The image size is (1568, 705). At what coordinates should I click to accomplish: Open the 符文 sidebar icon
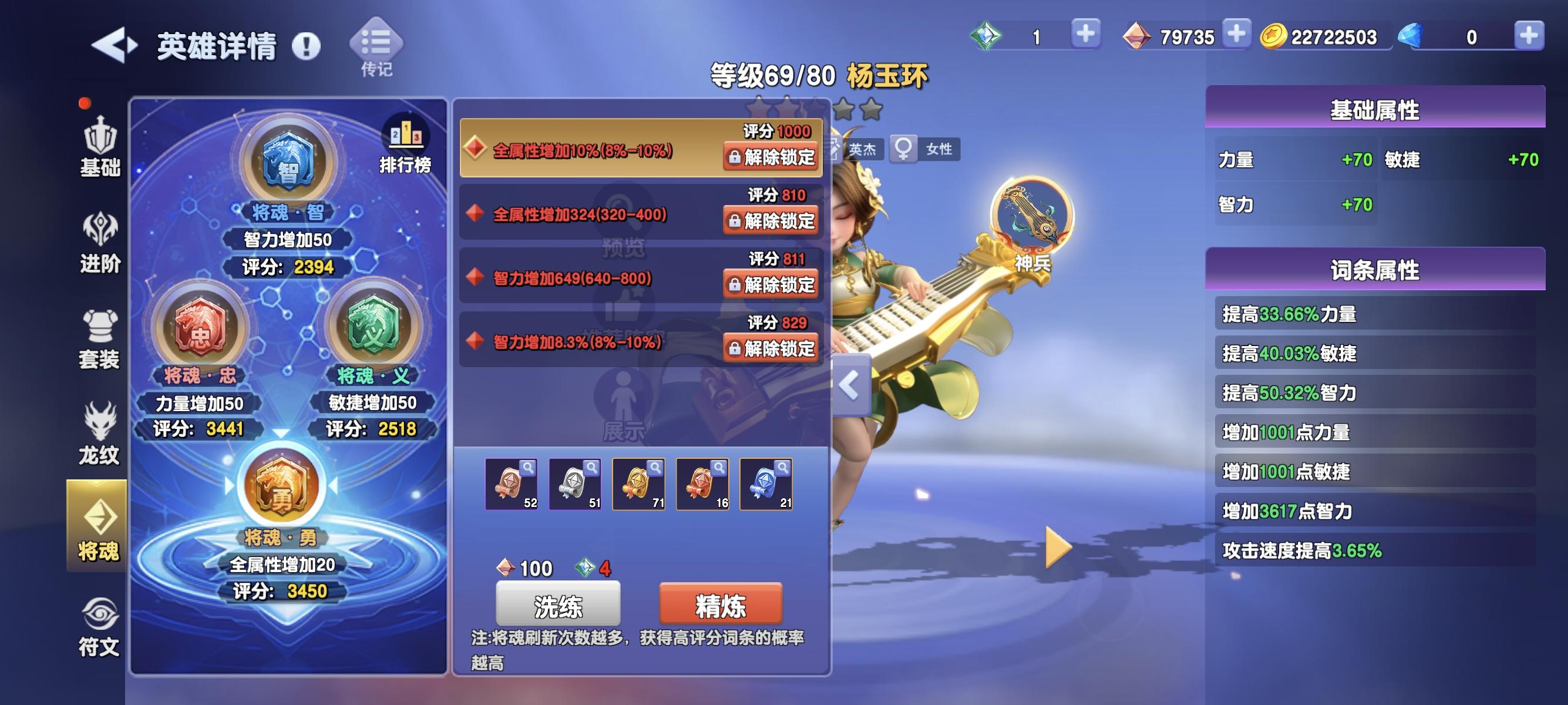pos(99,623)
